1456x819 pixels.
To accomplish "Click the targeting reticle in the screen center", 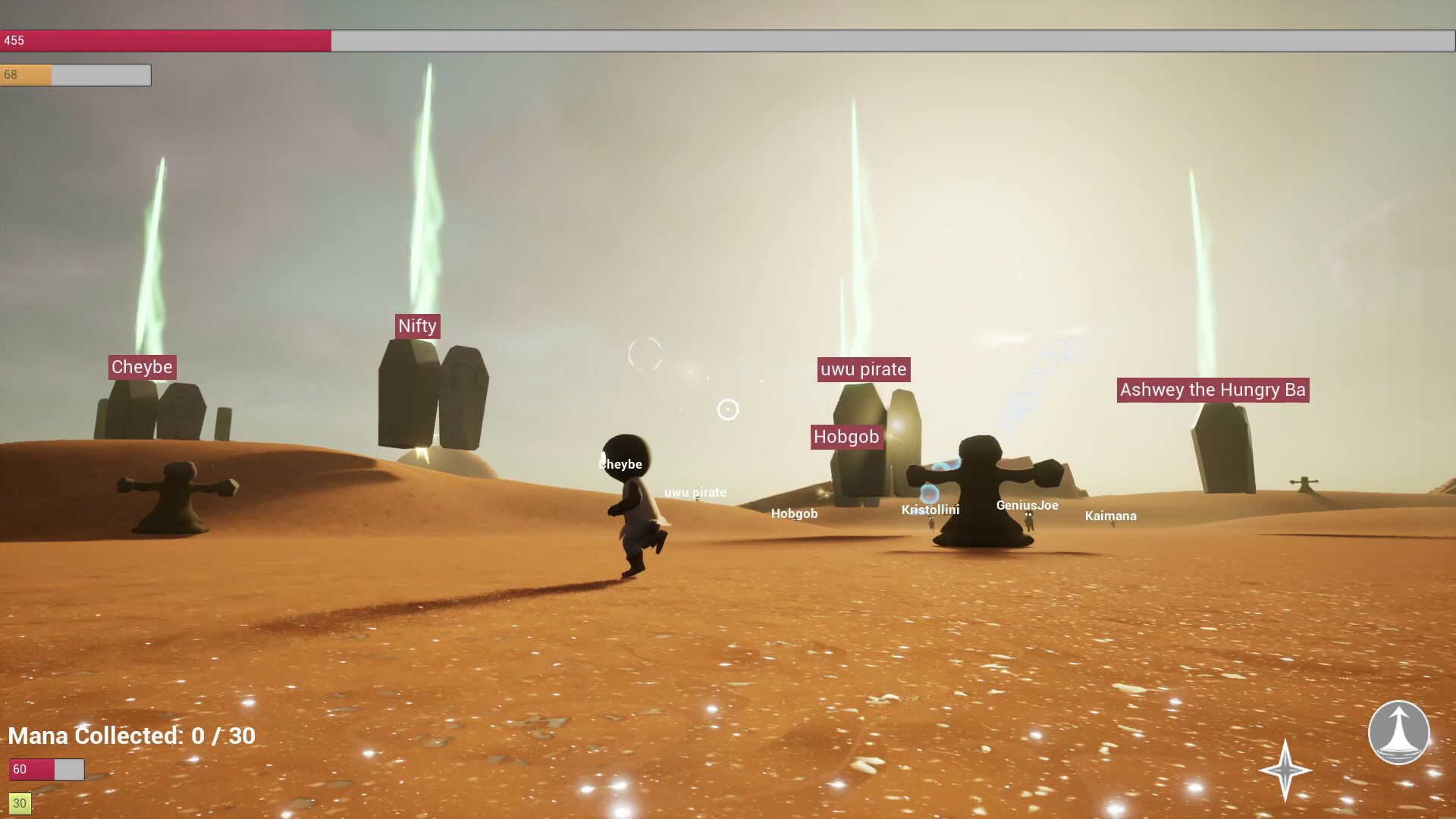I will (727, 409).
